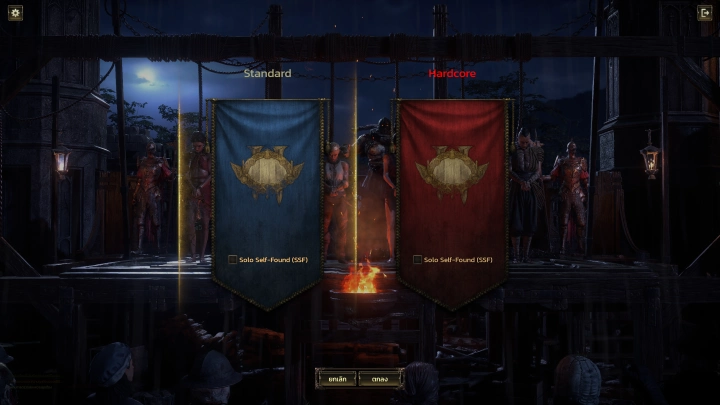Choose the blue Standard league banner
Screen dimensions: 720x405
click(267, 180)
